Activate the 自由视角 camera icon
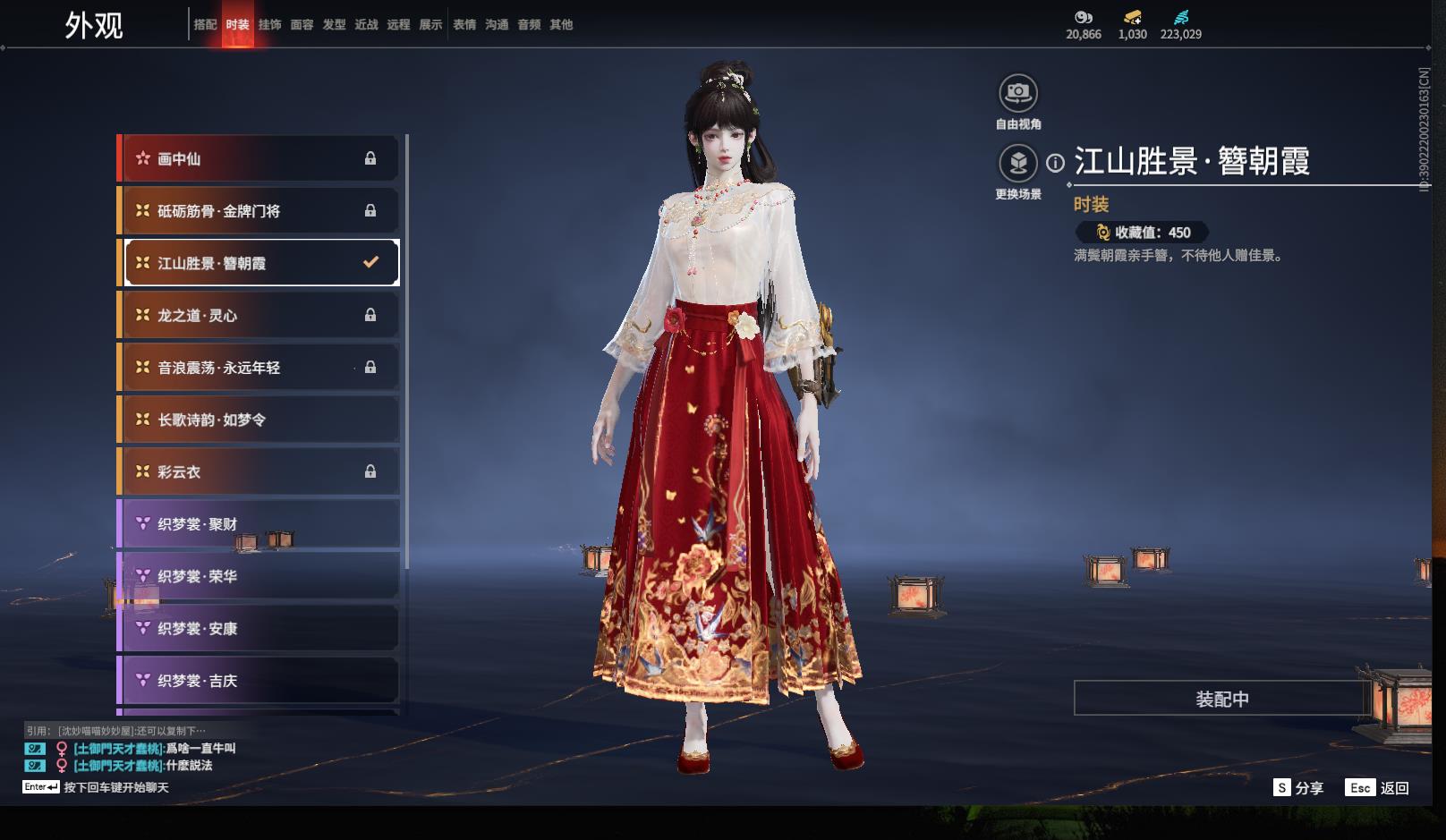This screenshot has width=1446, height=840. pyautogui.click(x=1018, y=92)
